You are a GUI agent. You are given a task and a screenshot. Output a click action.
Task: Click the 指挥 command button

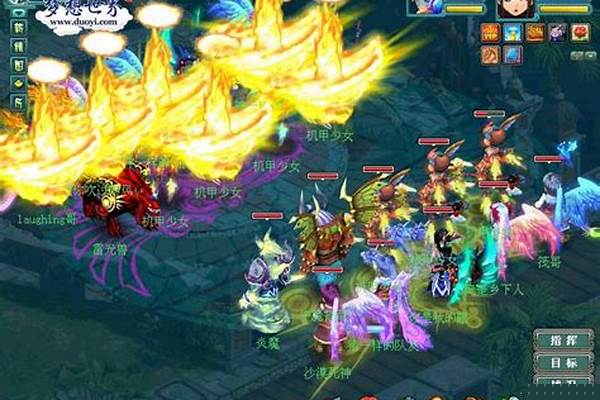click(556, 340)
